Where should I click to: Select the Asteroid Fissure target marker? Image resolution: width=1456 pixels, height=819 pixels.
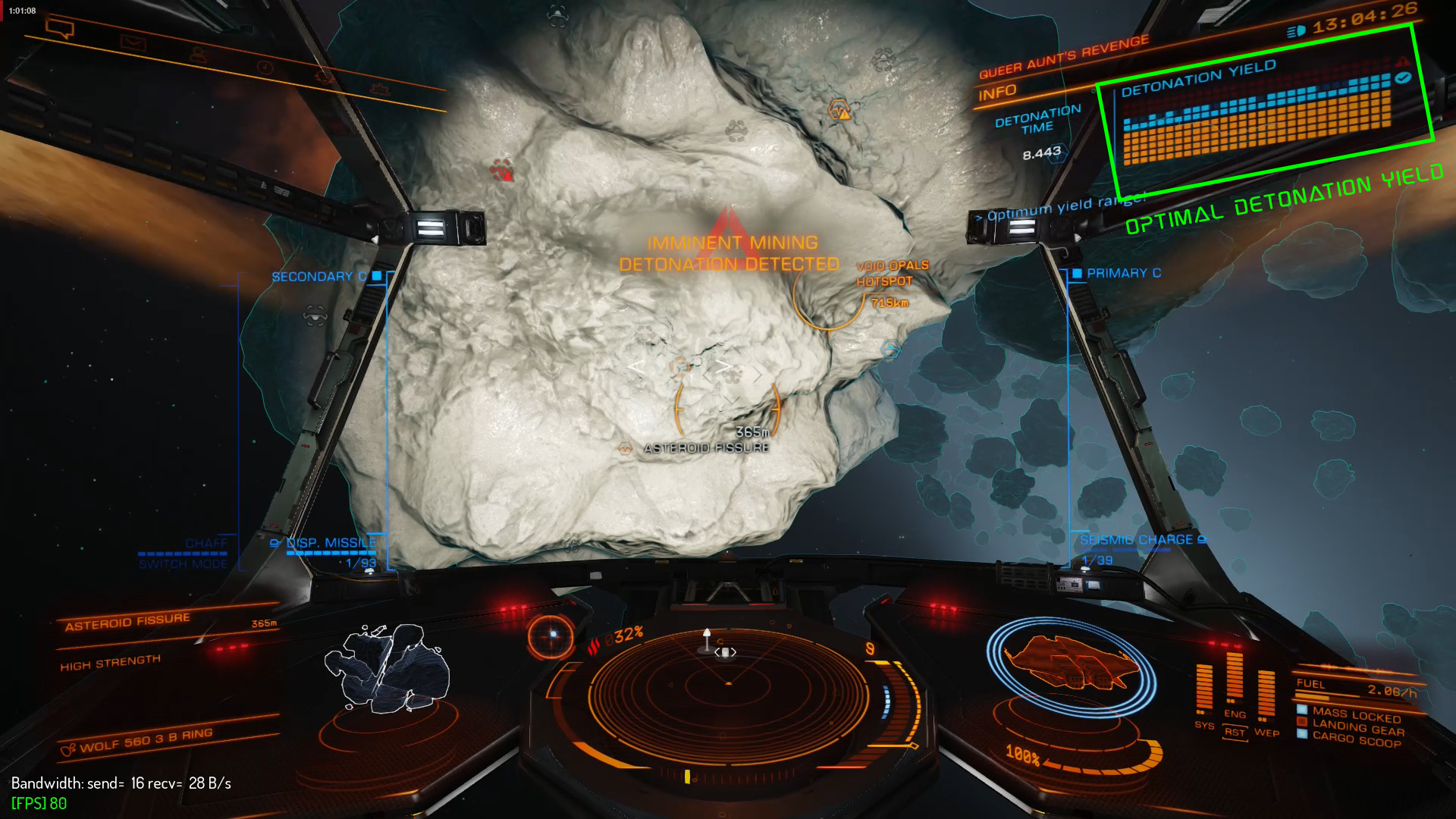pos(706,448)
